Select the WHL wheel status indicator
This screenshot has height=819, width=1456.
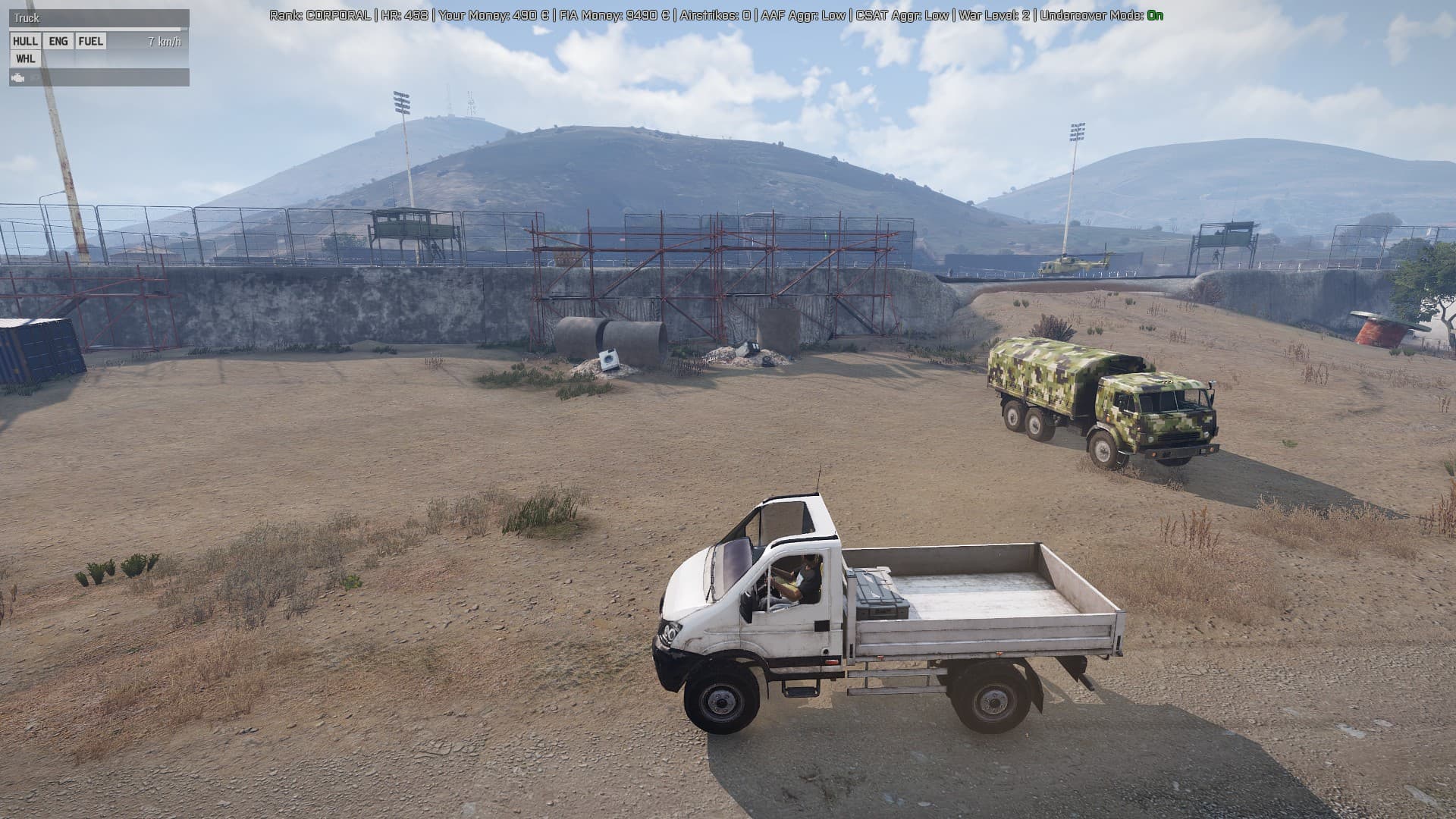[26, 58]
